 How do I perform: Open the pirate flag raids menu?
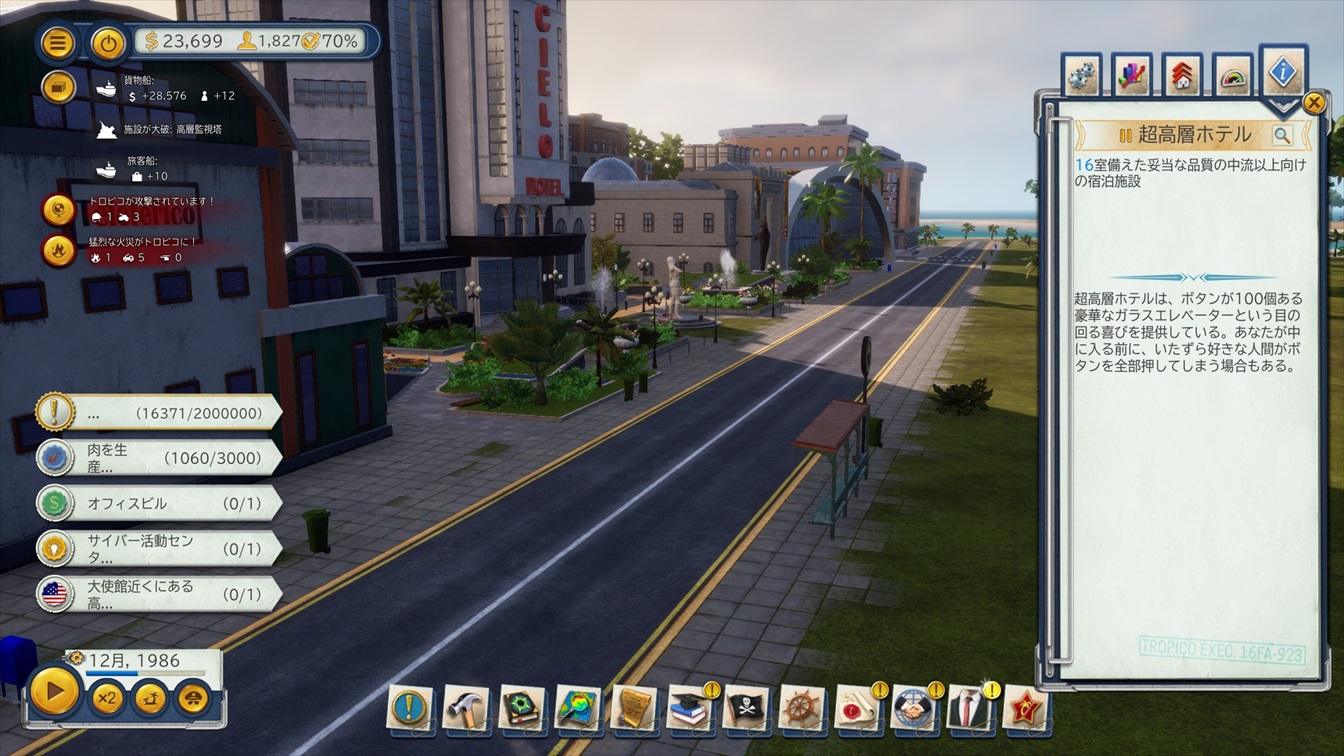pyautogui.click(x=745, y=708)
